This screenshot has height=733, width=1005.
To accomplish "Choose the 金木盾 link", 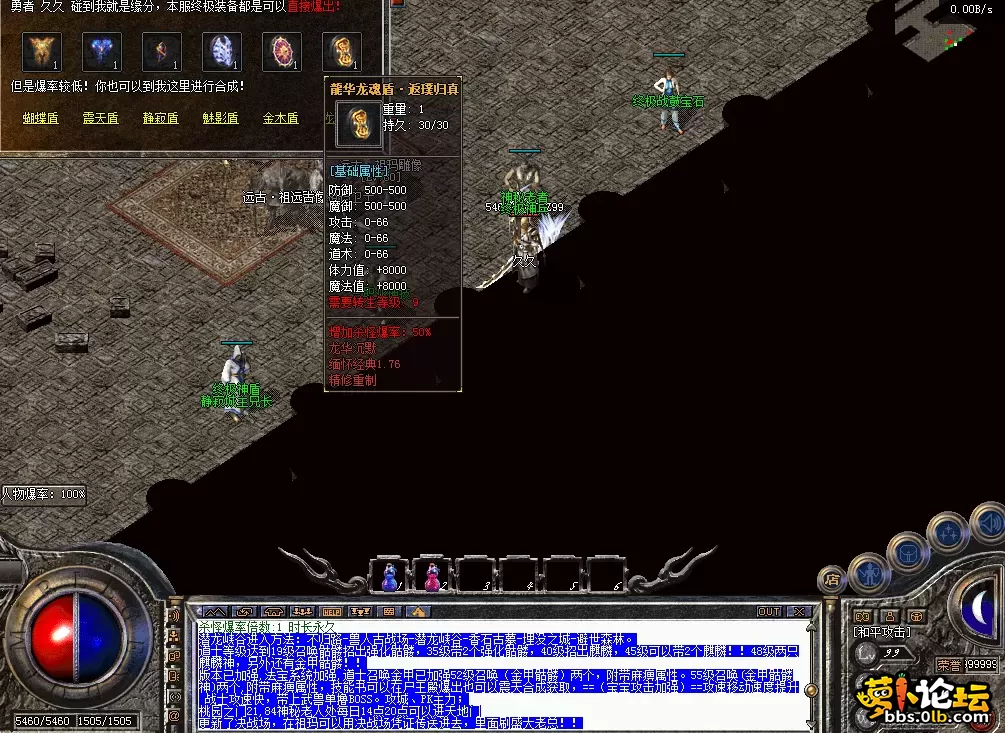I will click(x=280, y=118).
